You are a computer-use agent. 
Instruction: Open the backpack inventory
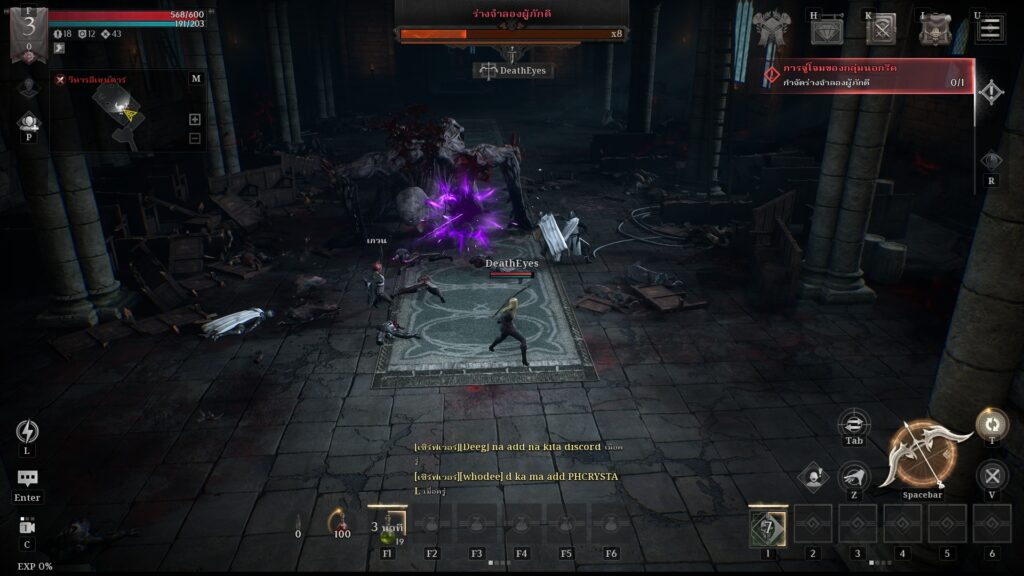point(935,30)
